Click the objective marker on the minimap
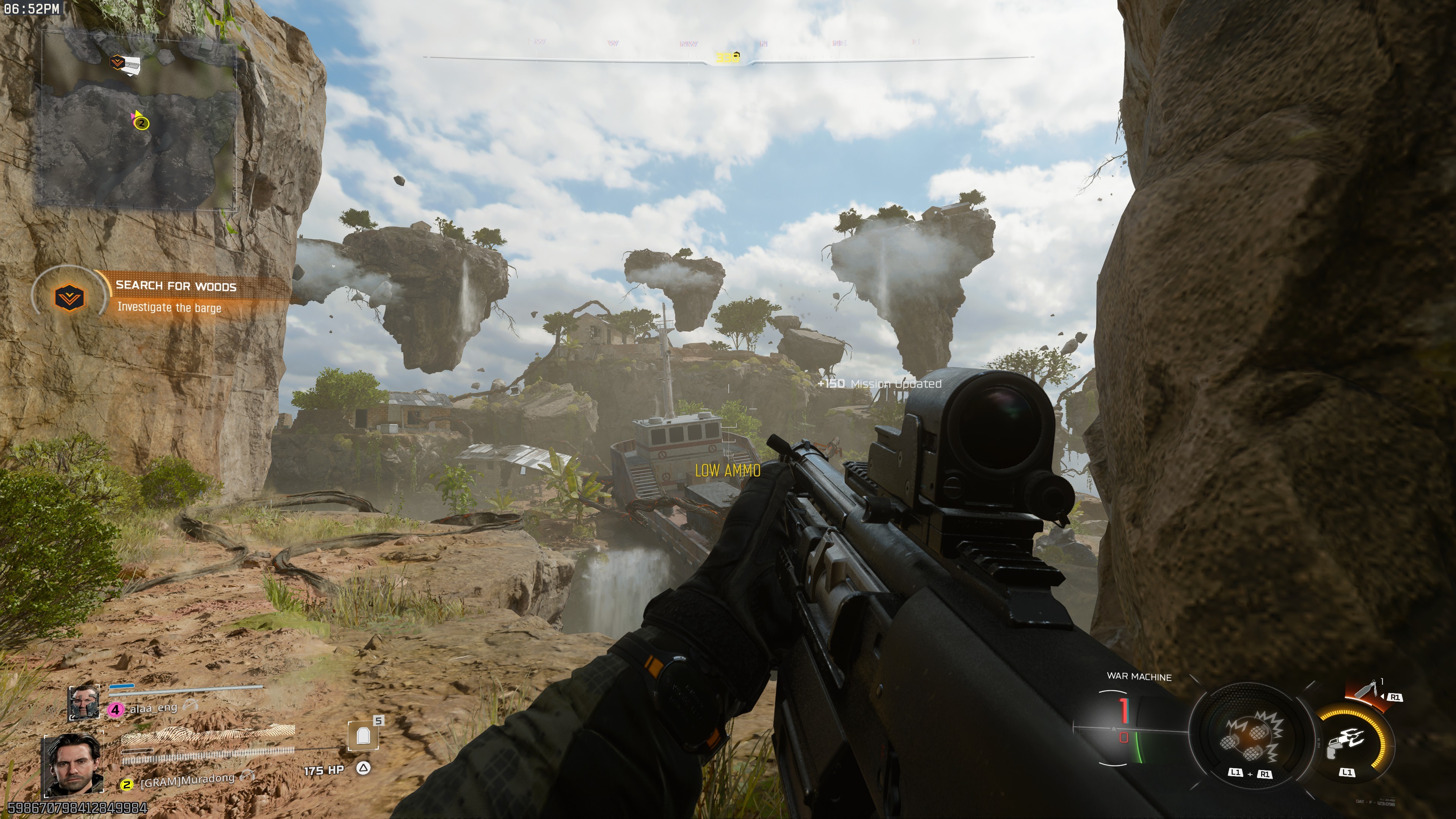 (118, 61)
